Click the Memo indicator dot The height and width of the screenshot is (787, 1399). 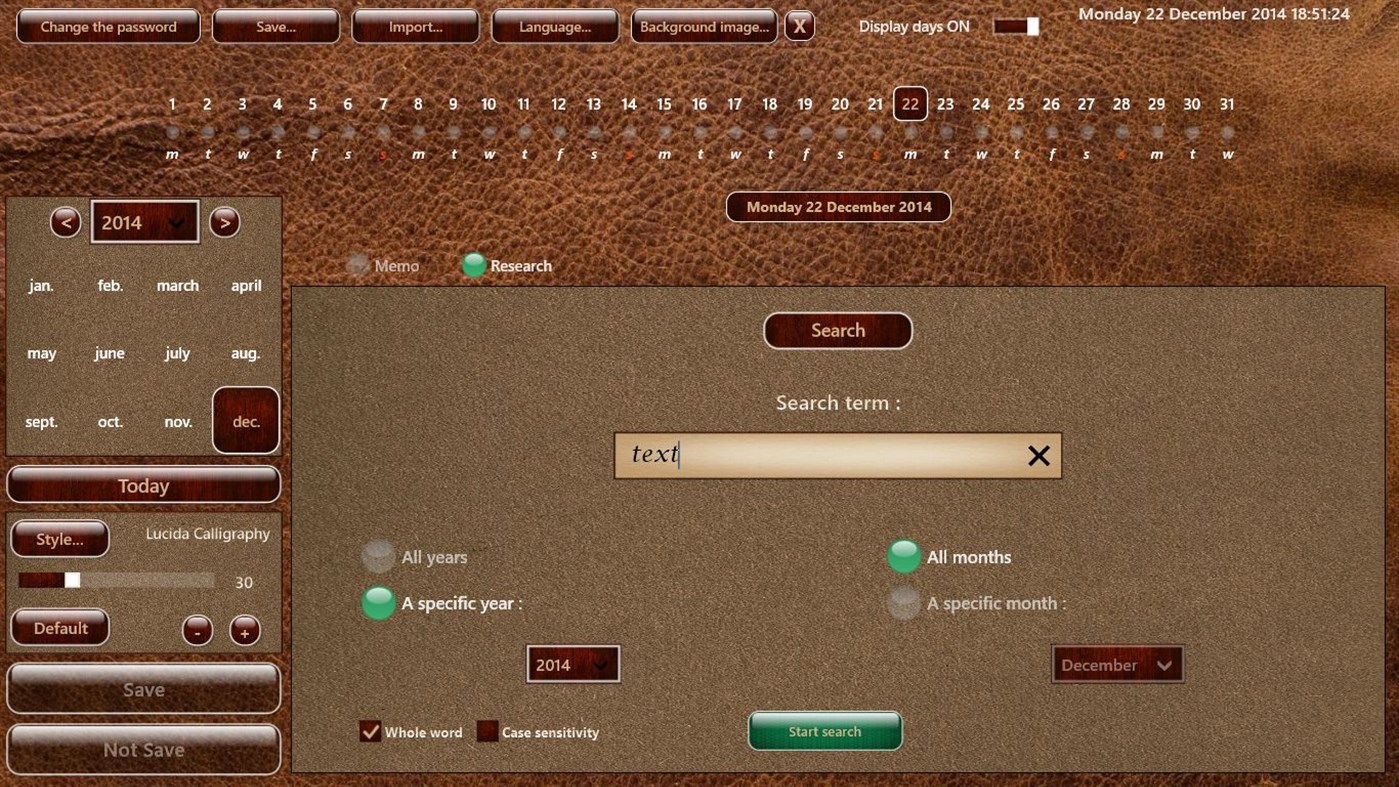[357, 265]
